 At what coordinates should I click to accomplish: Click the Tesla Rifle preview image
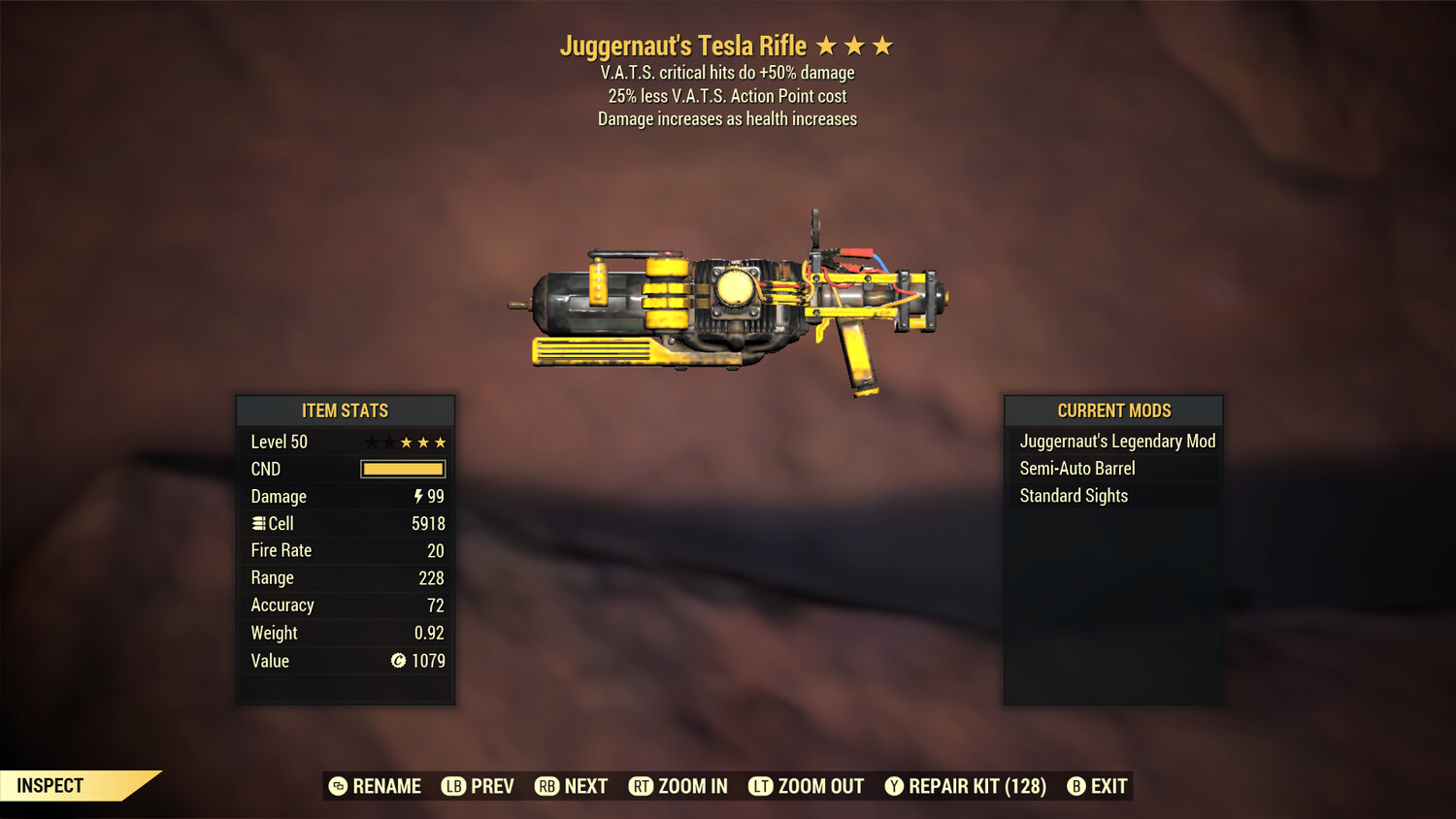(x=738, y=301)
